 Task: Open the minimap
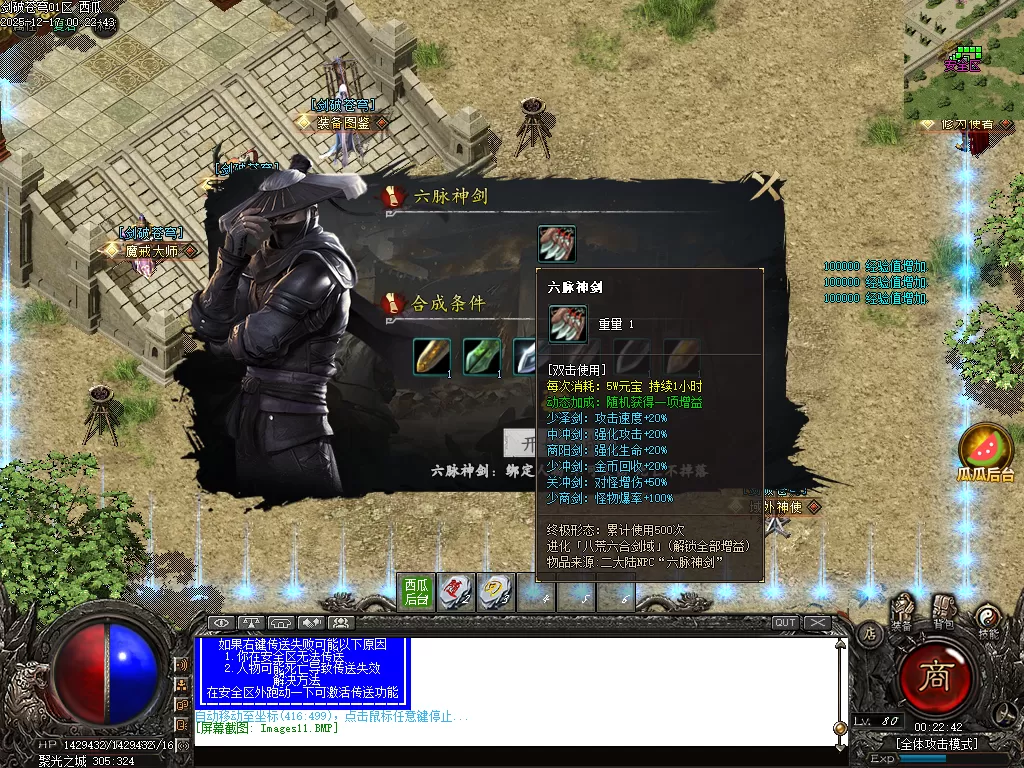click(964, 60)
